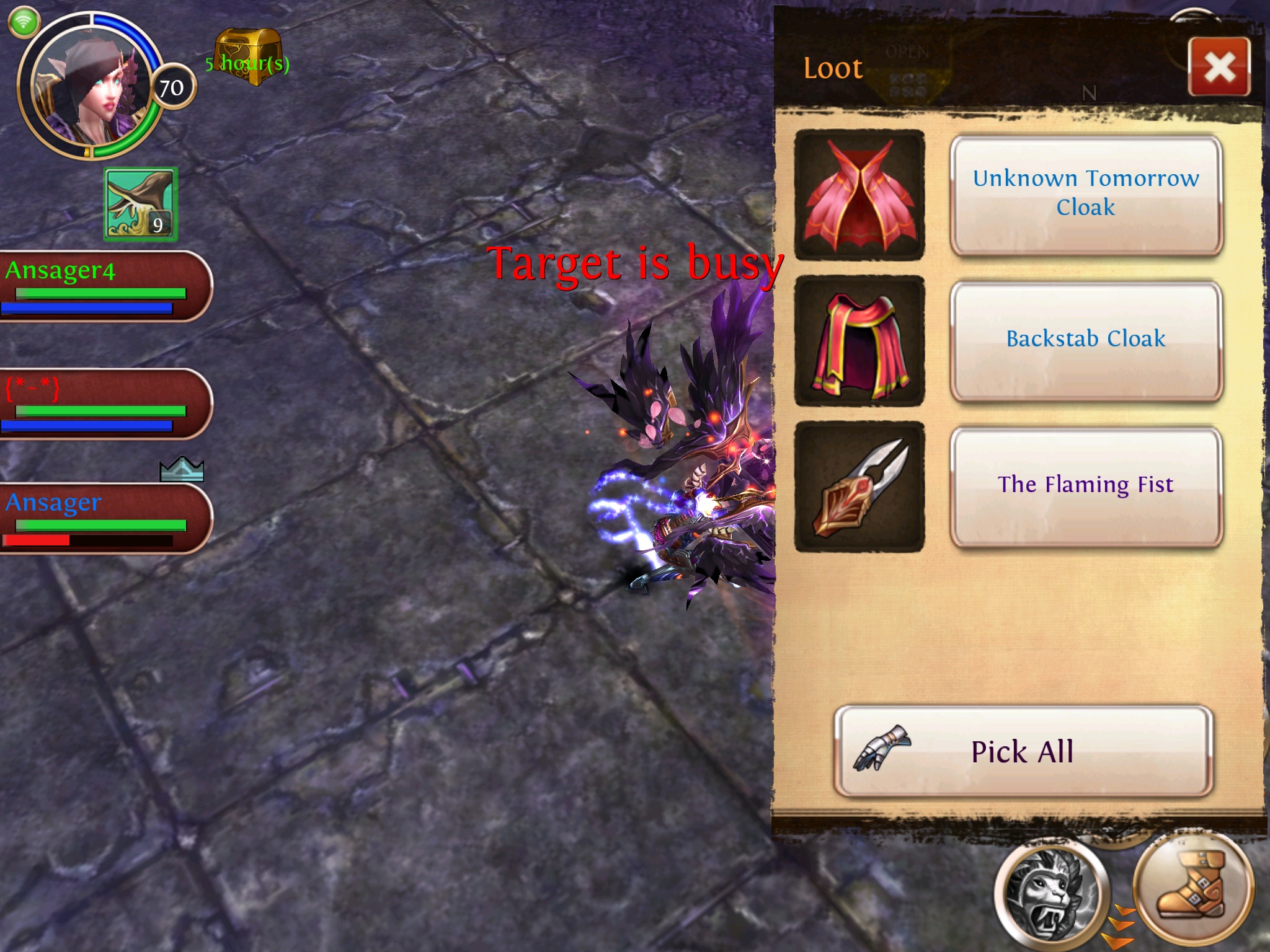1270x952 pixels.
Task: Close the Loot window
Action: coord(1219,67)
